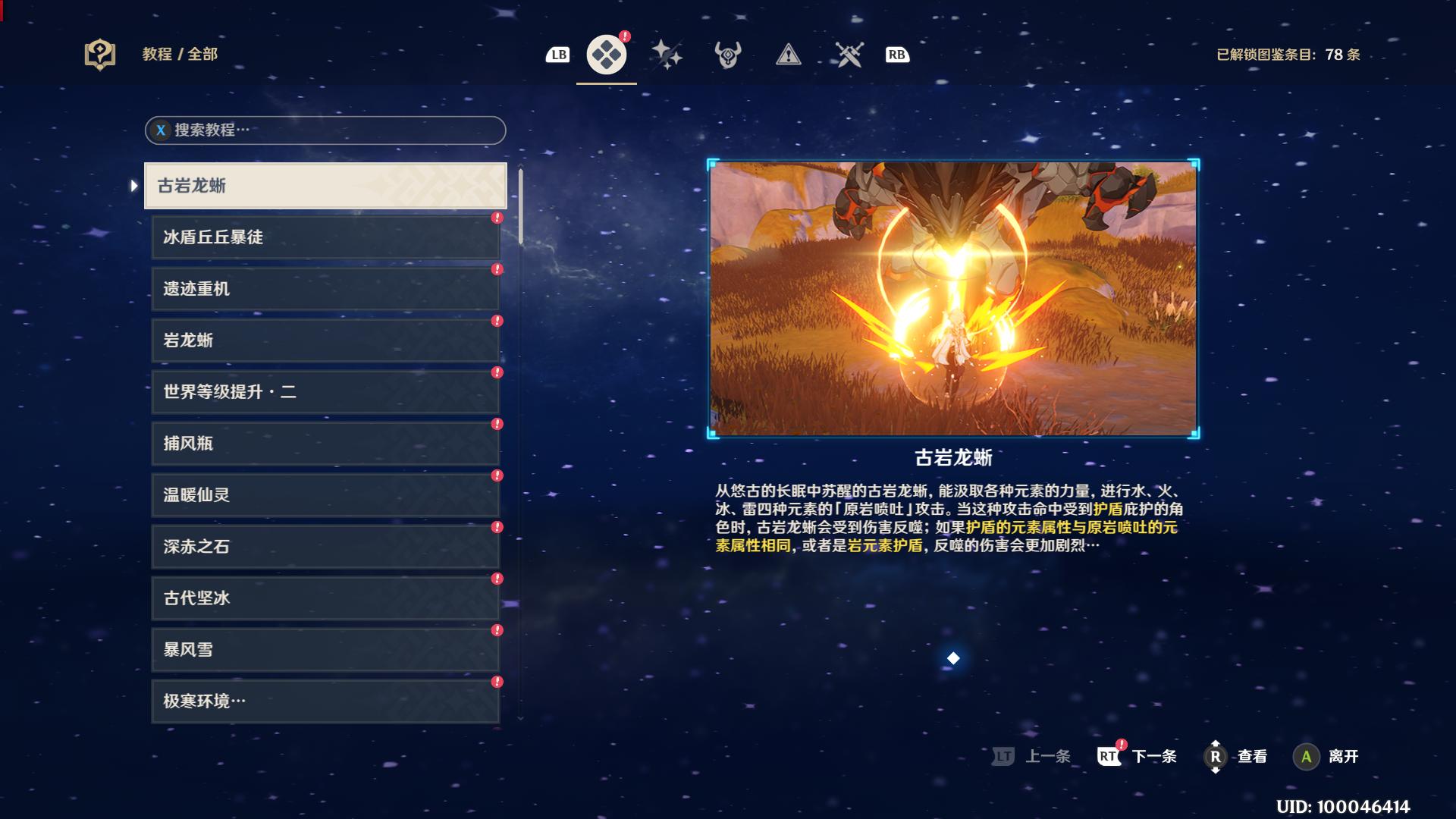Open the 捕风瓶 tutorial entry
This screenshot has height=819, width=1456.
click(x=325, y=444)
